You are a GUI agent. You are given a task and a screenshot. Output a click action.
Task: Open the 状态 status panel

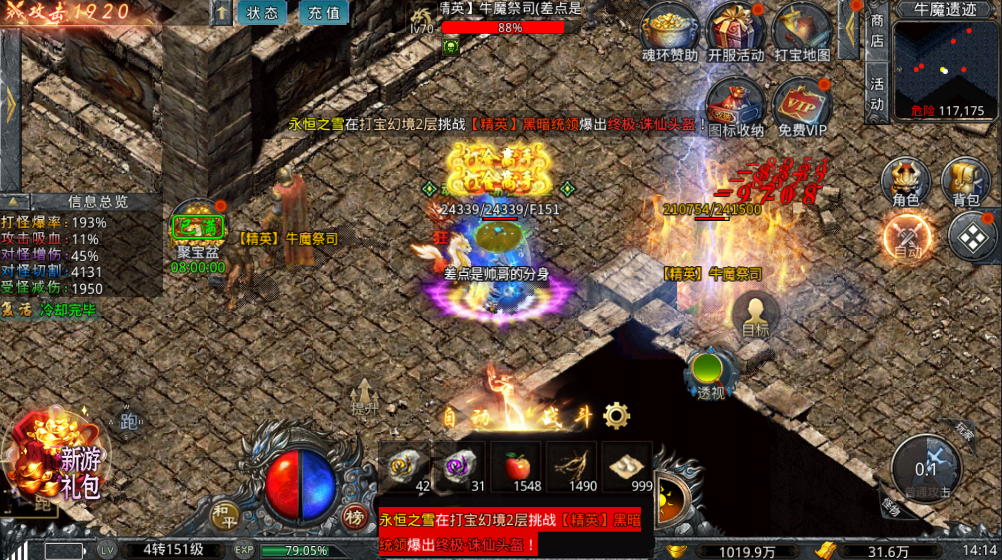click(x=262, y=14)
